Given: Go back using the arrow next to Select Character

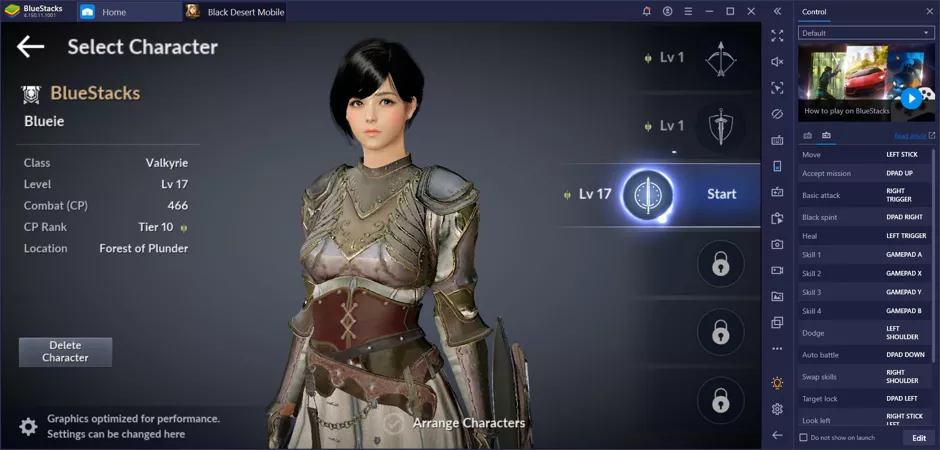Looking at the screenshot, I should [31, 46].
